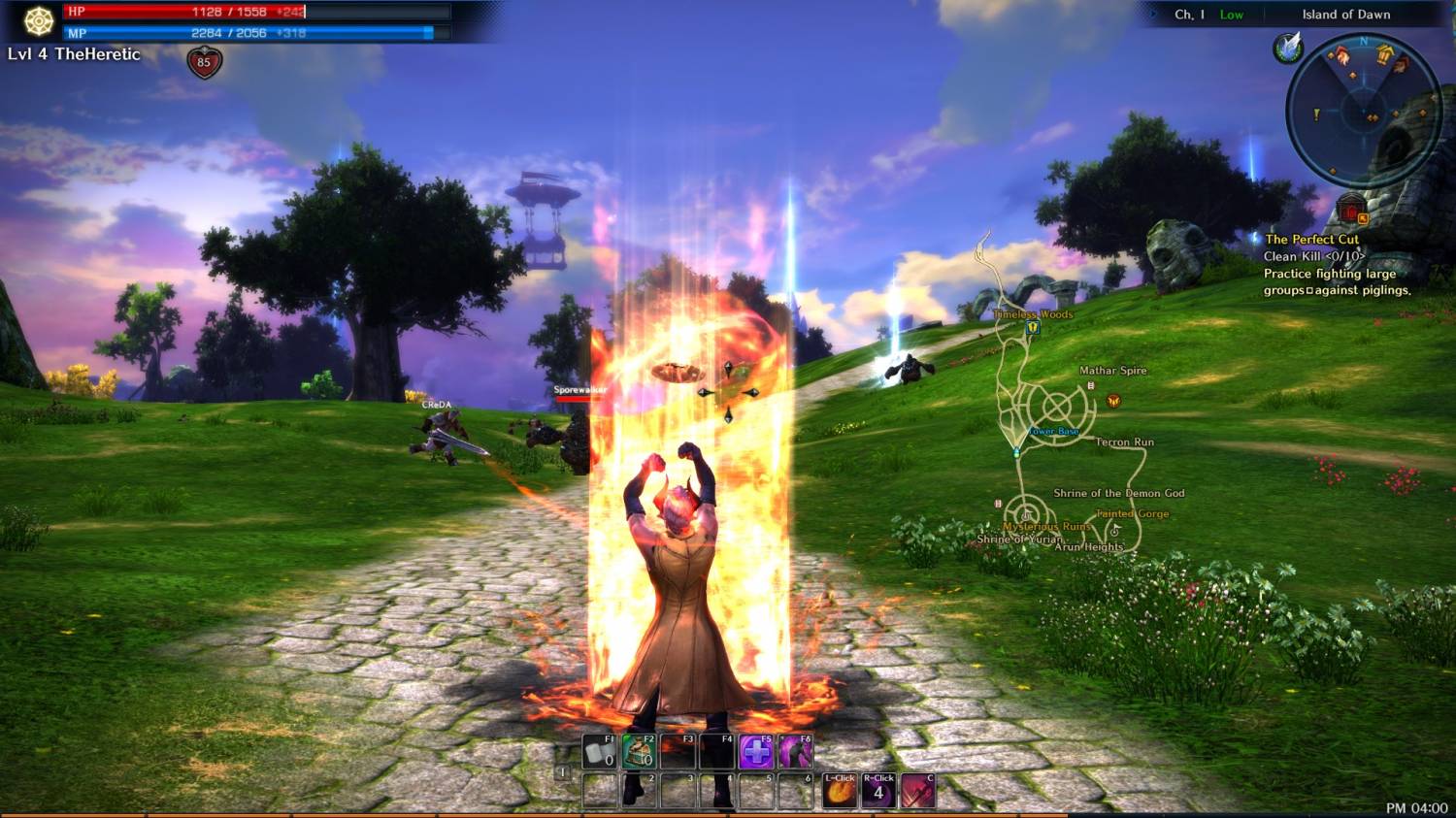Viewport: 1456px width, 818px height.
Task: Open the winged emblem icon beside the minimap
Action: [x=1288, y=48]
